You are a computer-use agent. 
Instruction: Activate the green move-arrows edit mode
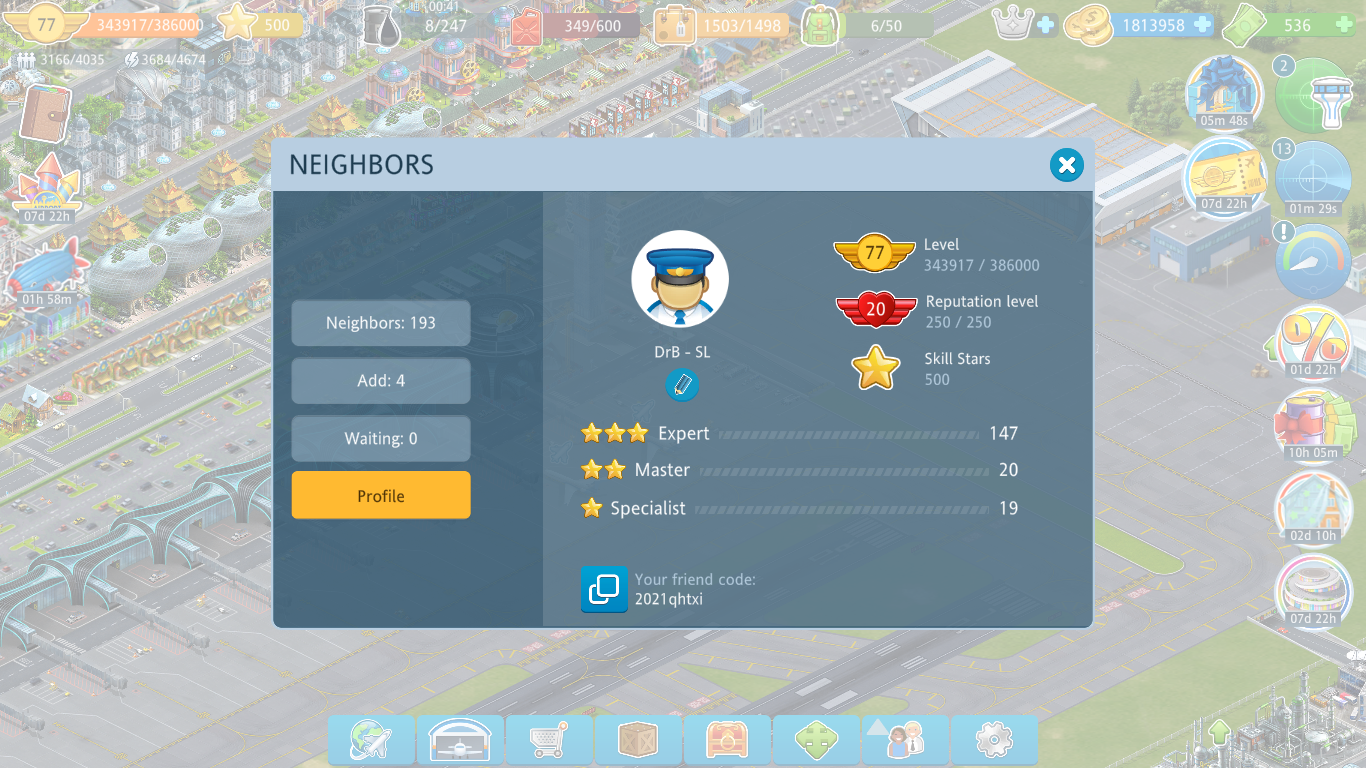click(816, 741)
